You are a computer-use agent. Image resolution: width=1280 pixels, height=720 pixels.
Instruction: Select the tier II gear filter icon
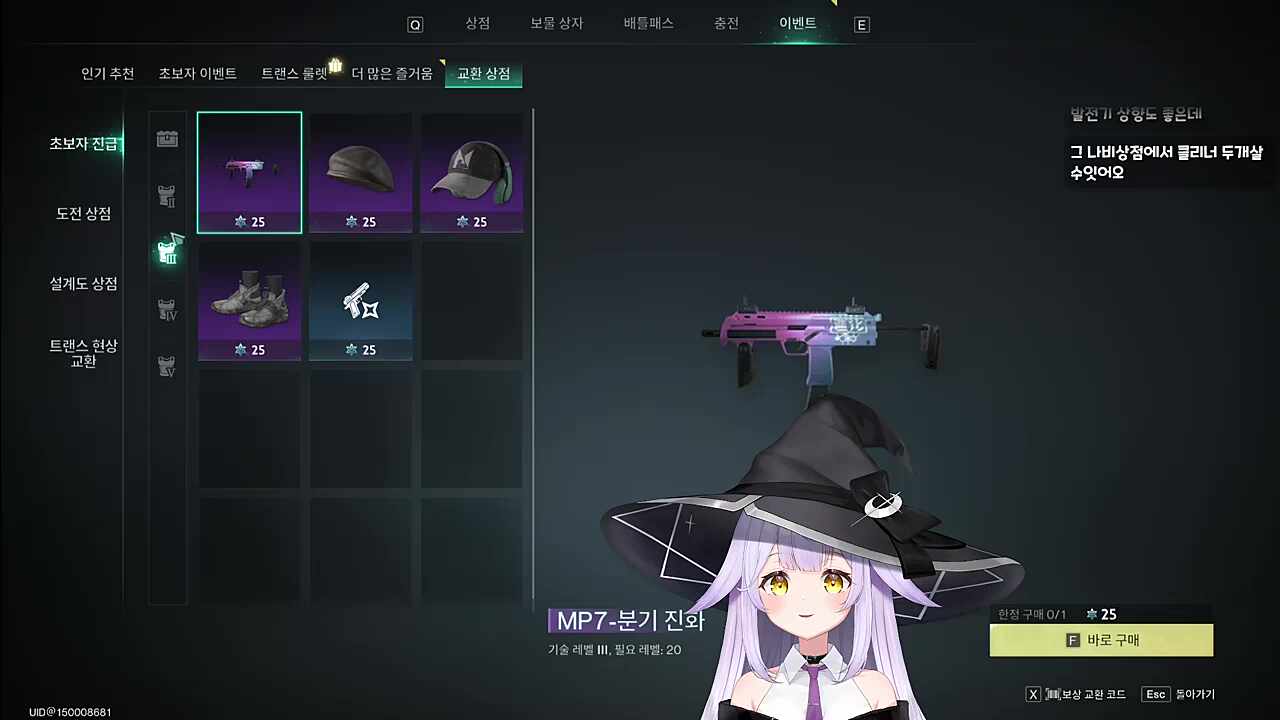(x=167, y=197)
